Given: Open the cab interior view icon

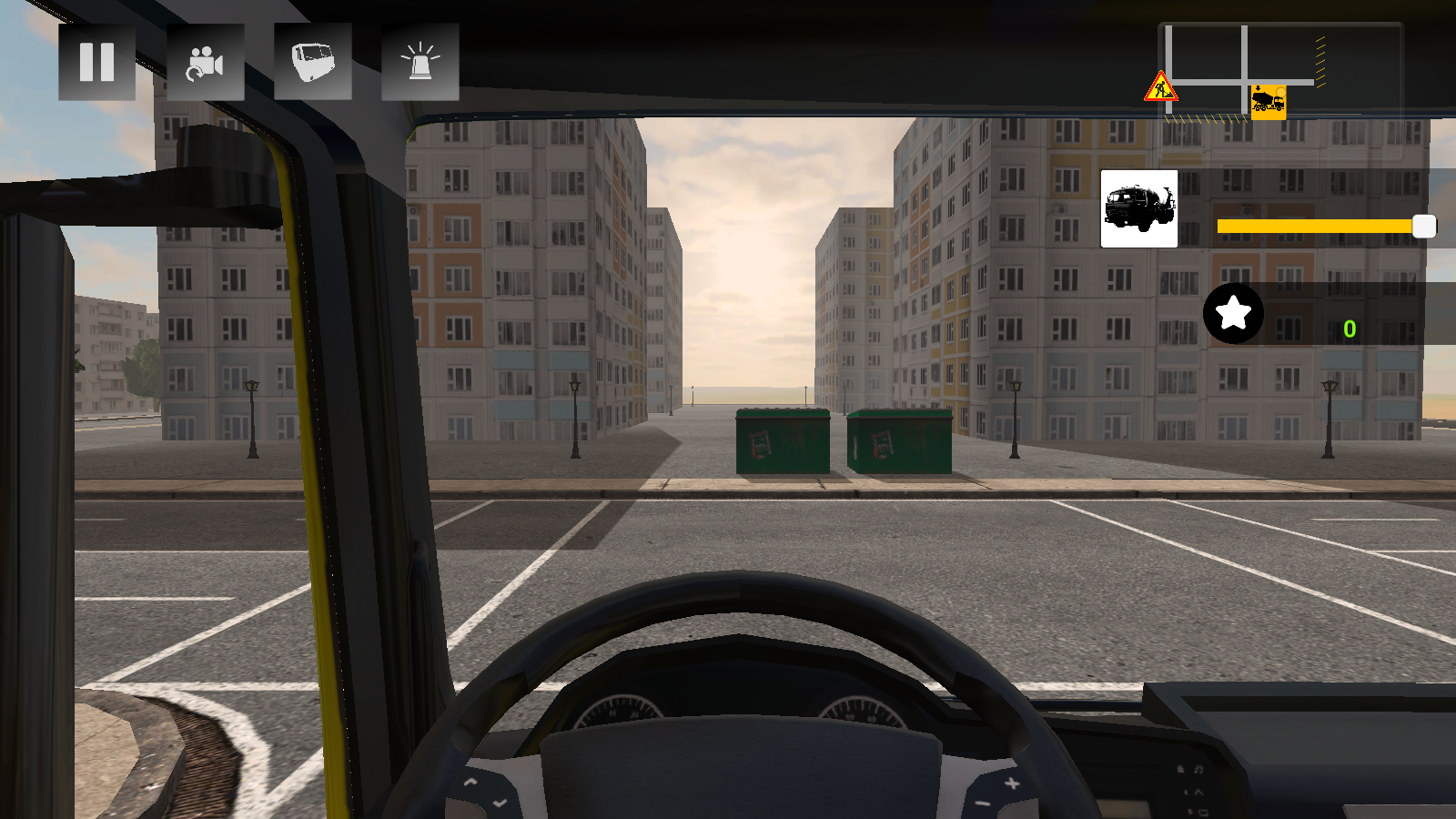Looking at the screenshot, I should point(313,62).
